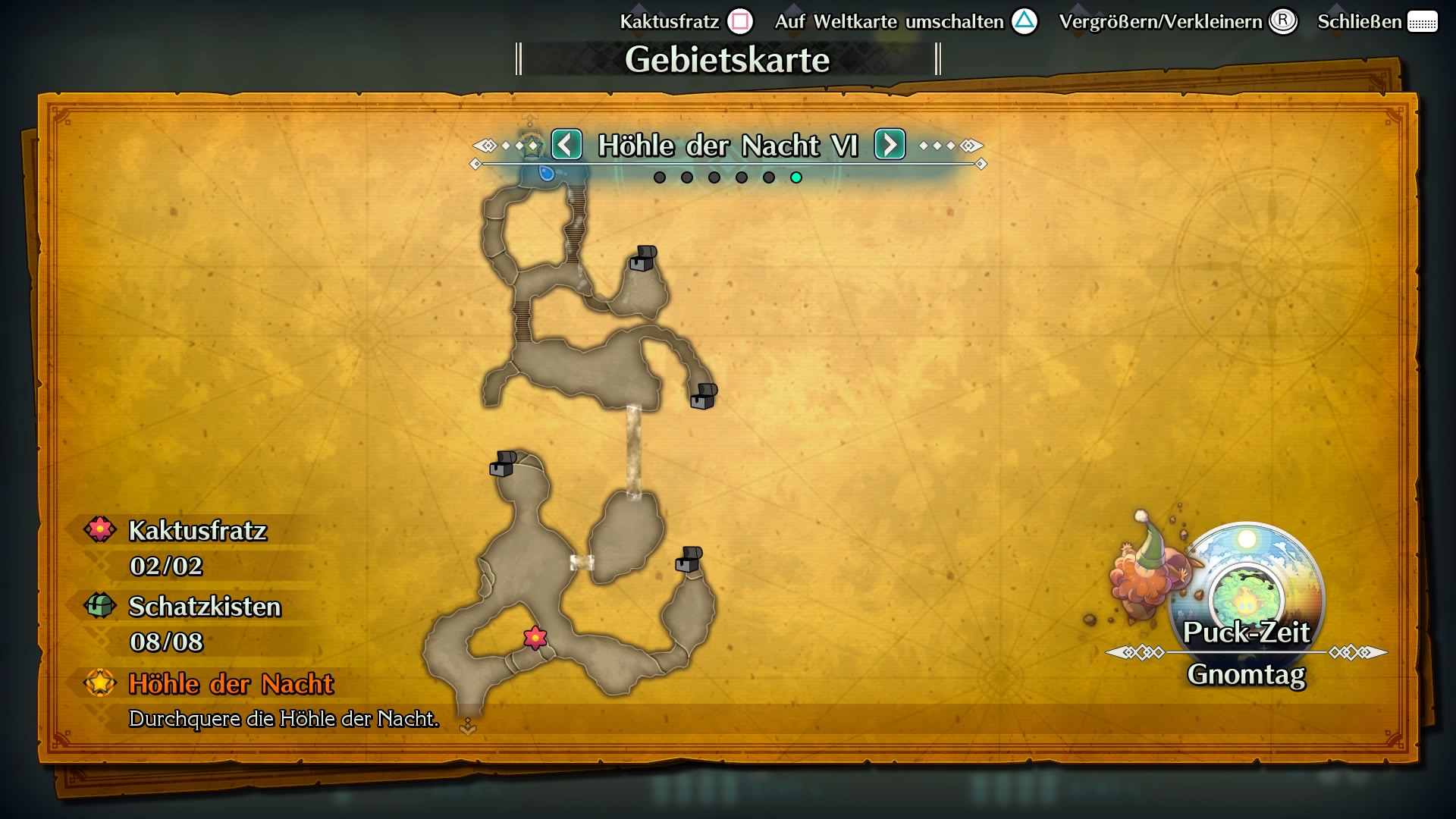Click the triangle icon for Weltkarte switching
Viewport: 1456px width, 819px height.
tap(1025, 22)
